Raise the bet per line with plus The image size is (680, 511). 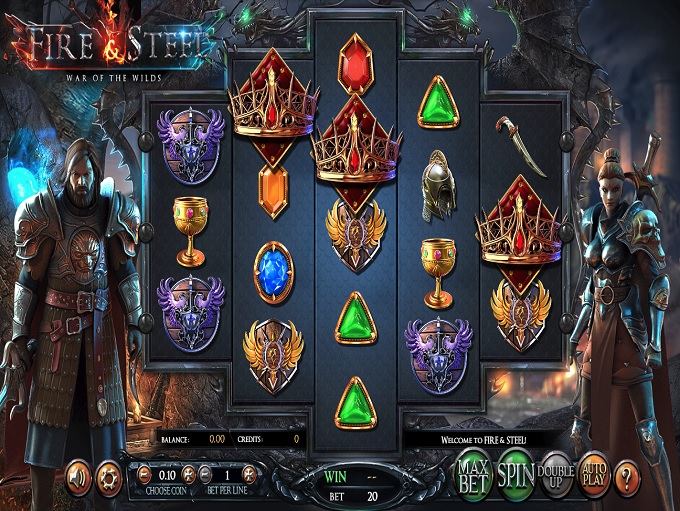(x=250, y=475)
